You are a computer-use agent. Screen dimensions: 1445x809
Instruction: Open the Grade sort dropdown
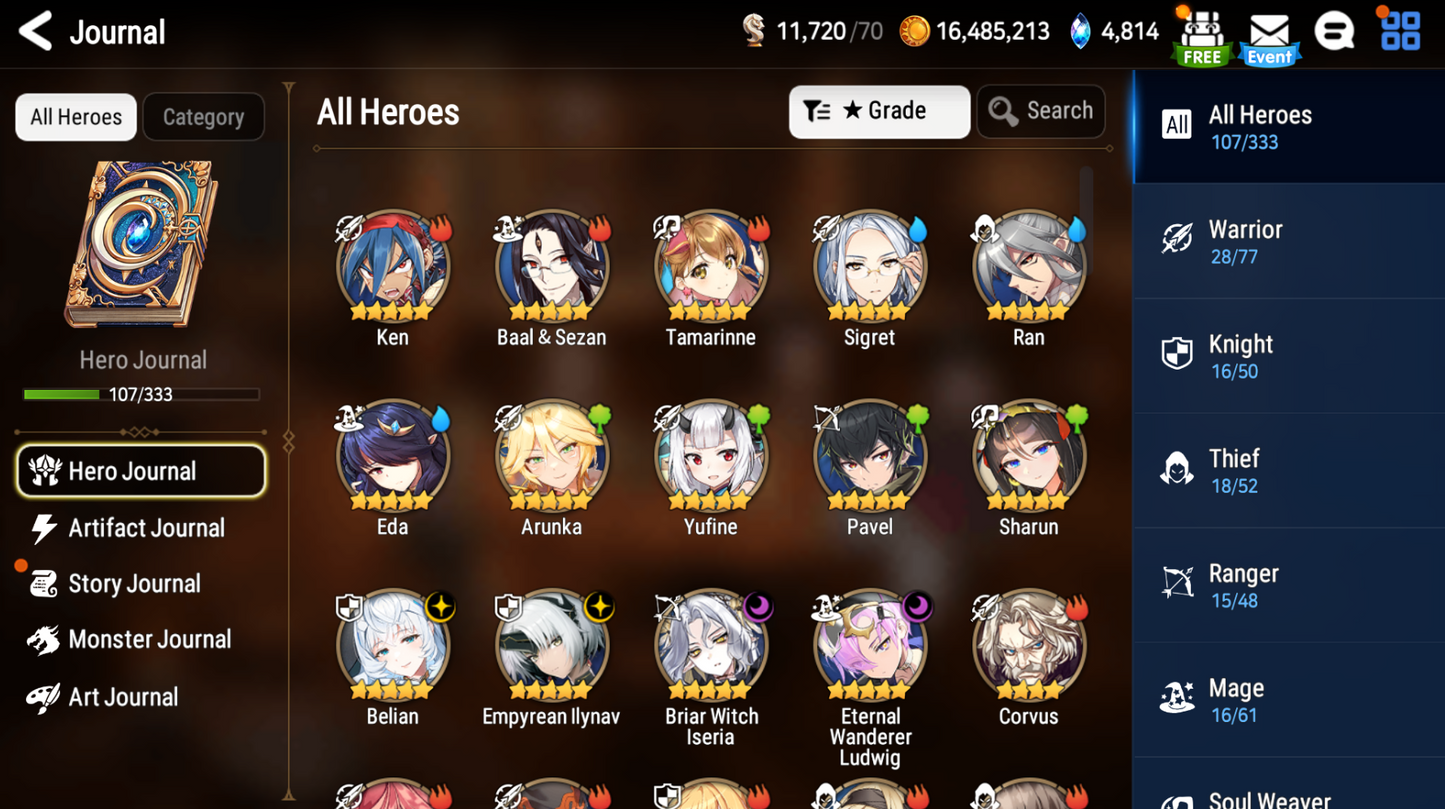click(x=879, y=111)
